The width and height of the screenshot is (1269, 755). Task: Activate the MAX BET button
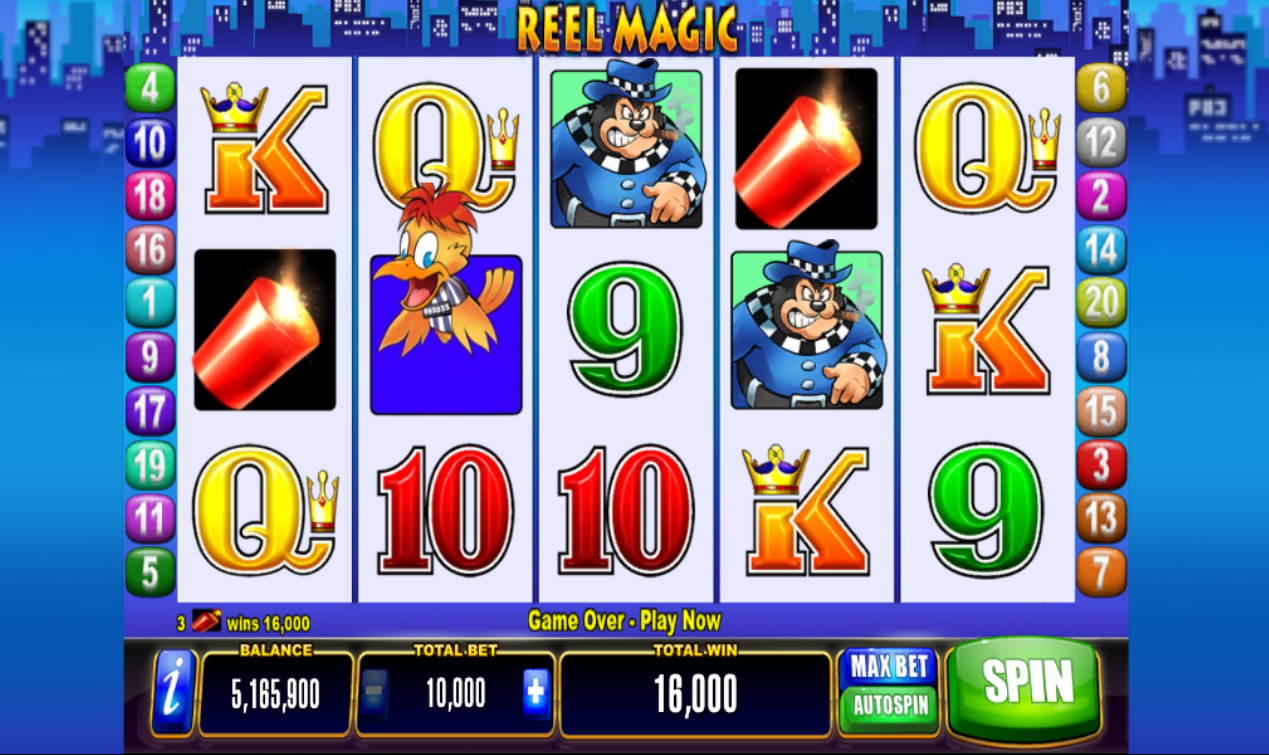(887, 666)
